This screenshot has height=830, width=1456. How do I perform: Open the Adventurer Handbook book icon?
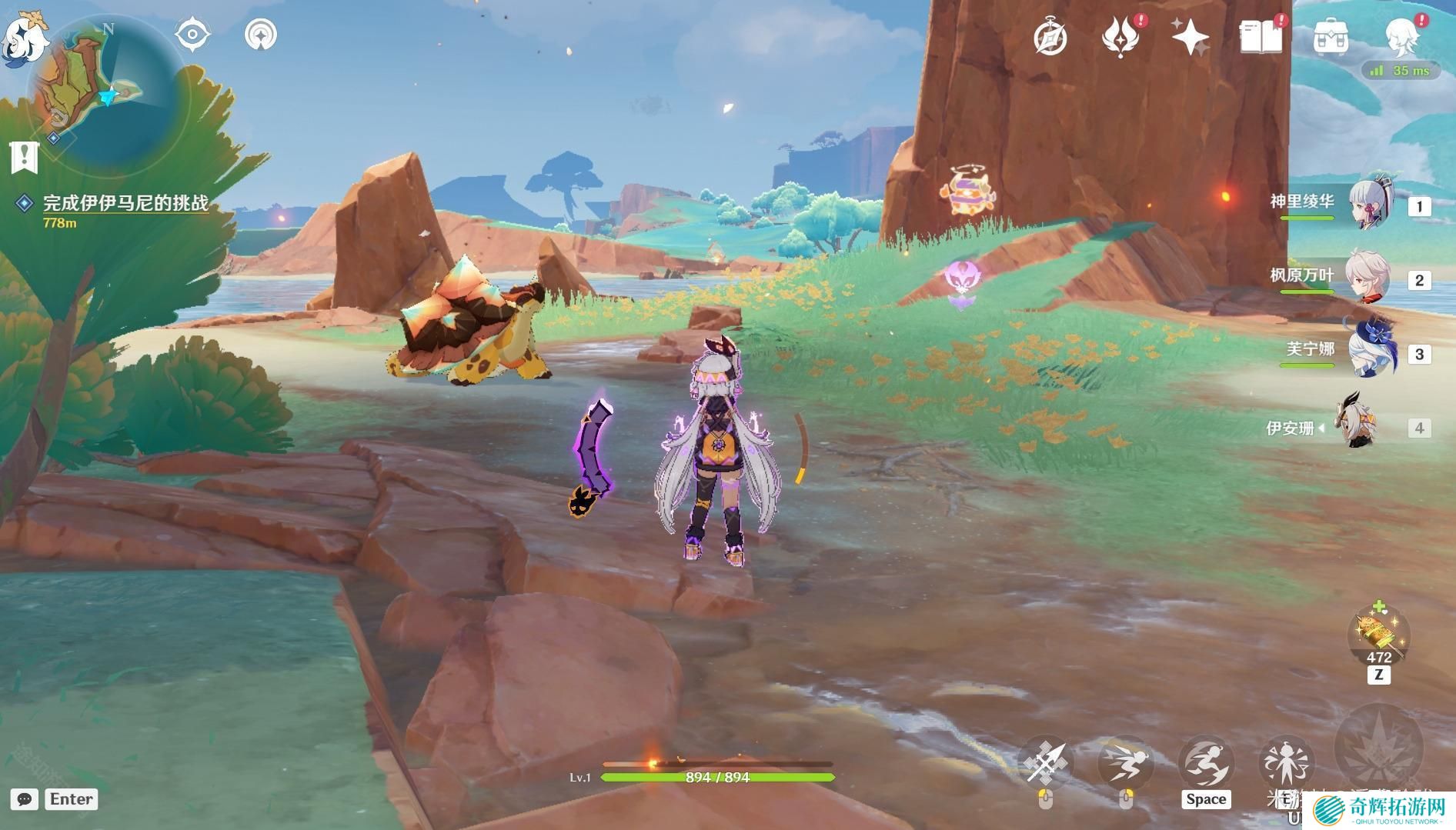click(1261, 37)
